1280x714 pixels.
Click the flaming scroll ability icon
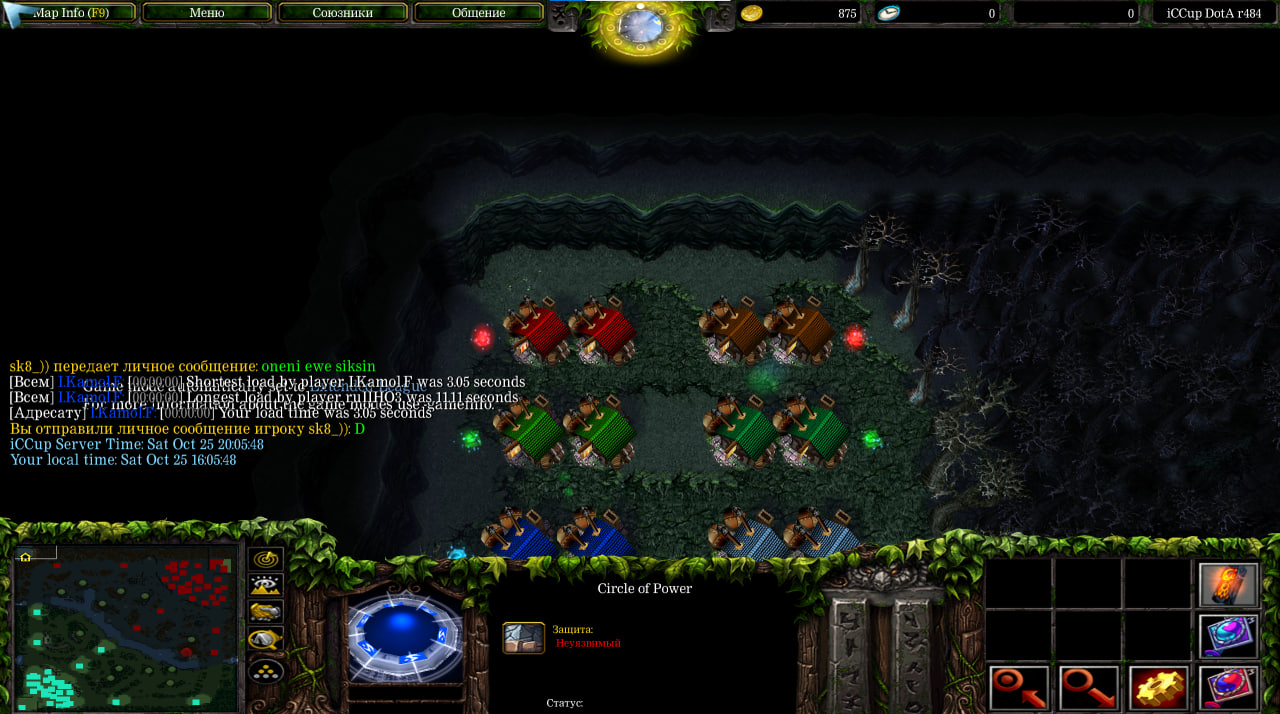tap(1228, 585)
